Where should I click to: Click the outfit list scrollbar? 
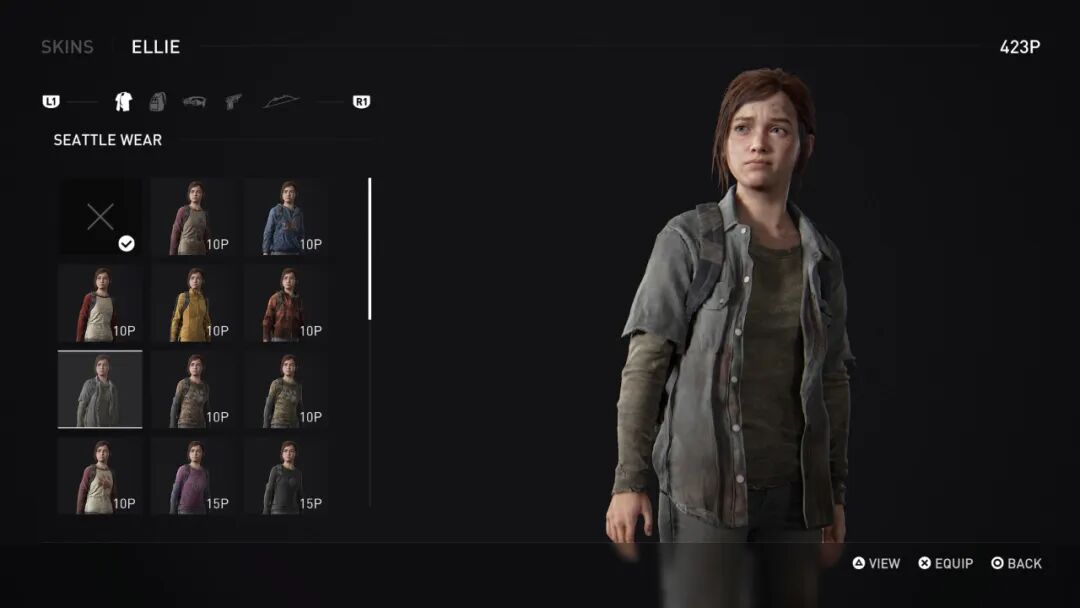[x=370, y=249]
